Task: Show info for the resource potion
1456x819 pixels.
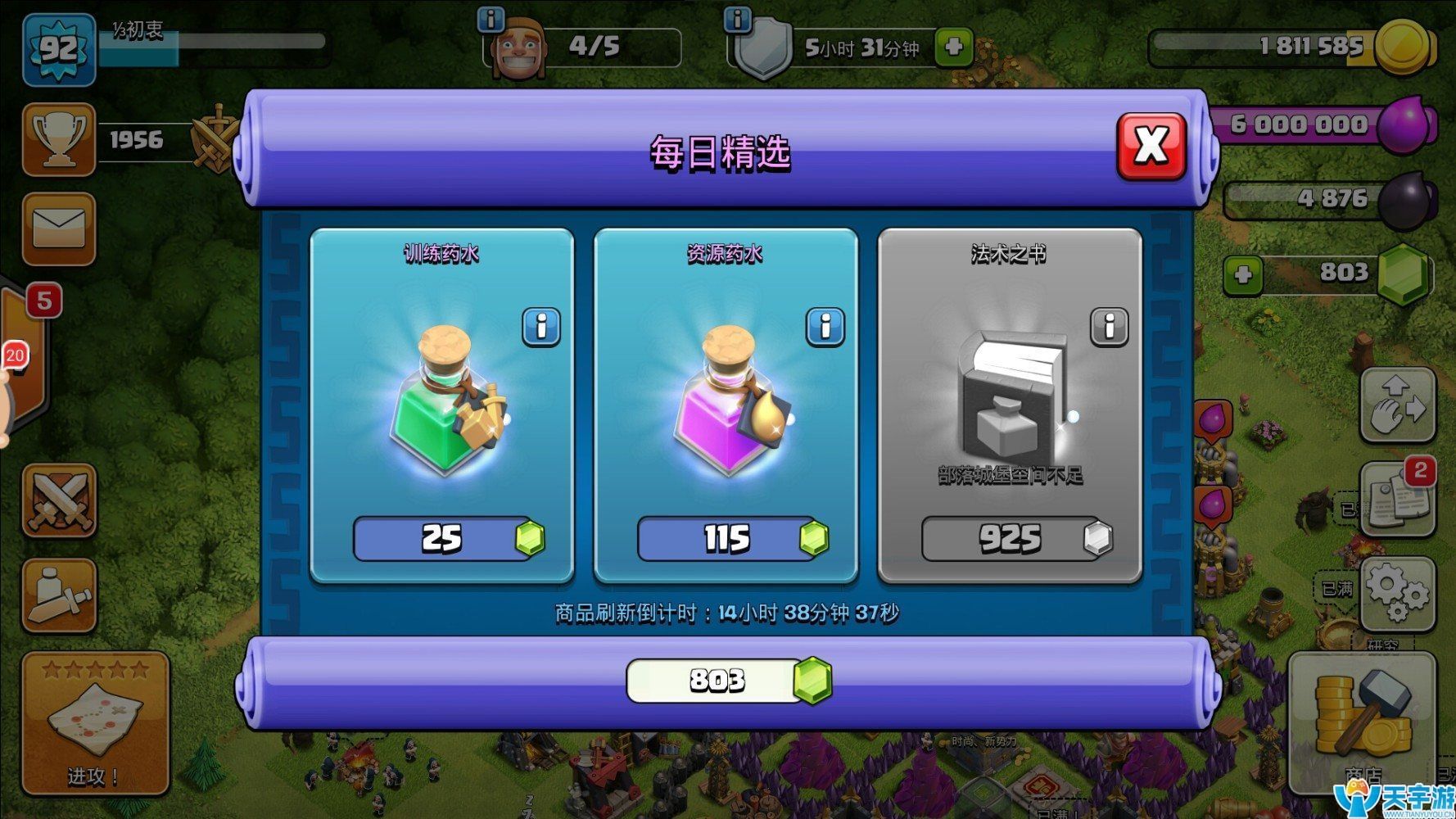Action: pos(825,327)
